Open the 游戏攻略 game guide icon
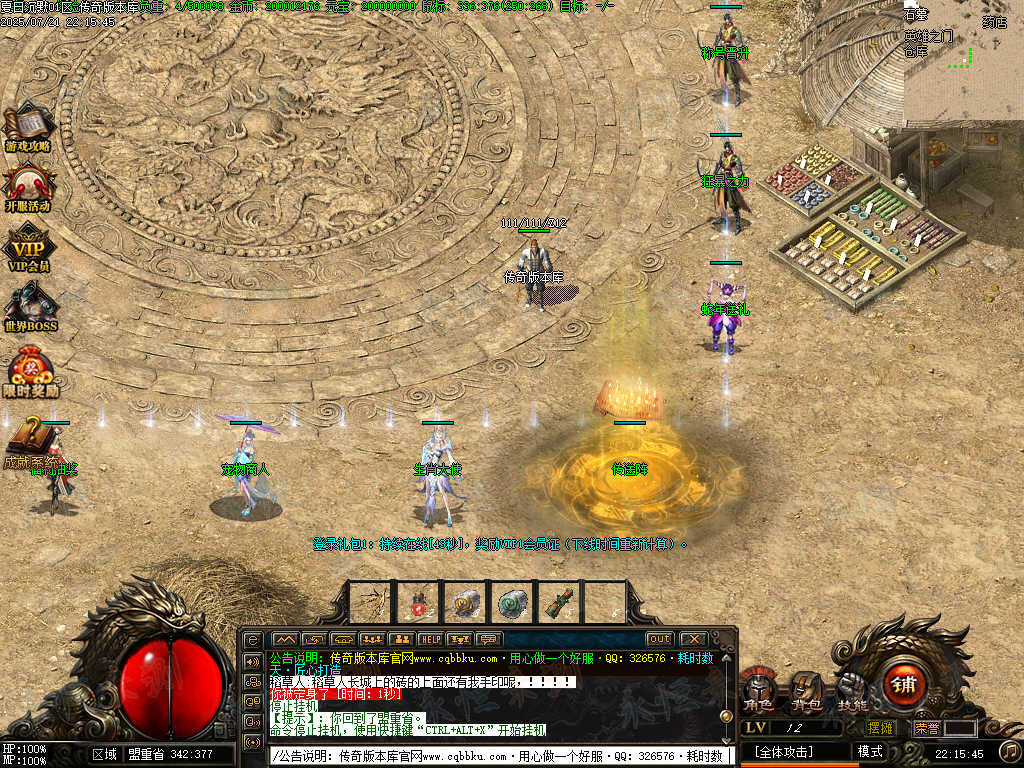This screenshot has width=1024, height=768. [x=28, y=127]
